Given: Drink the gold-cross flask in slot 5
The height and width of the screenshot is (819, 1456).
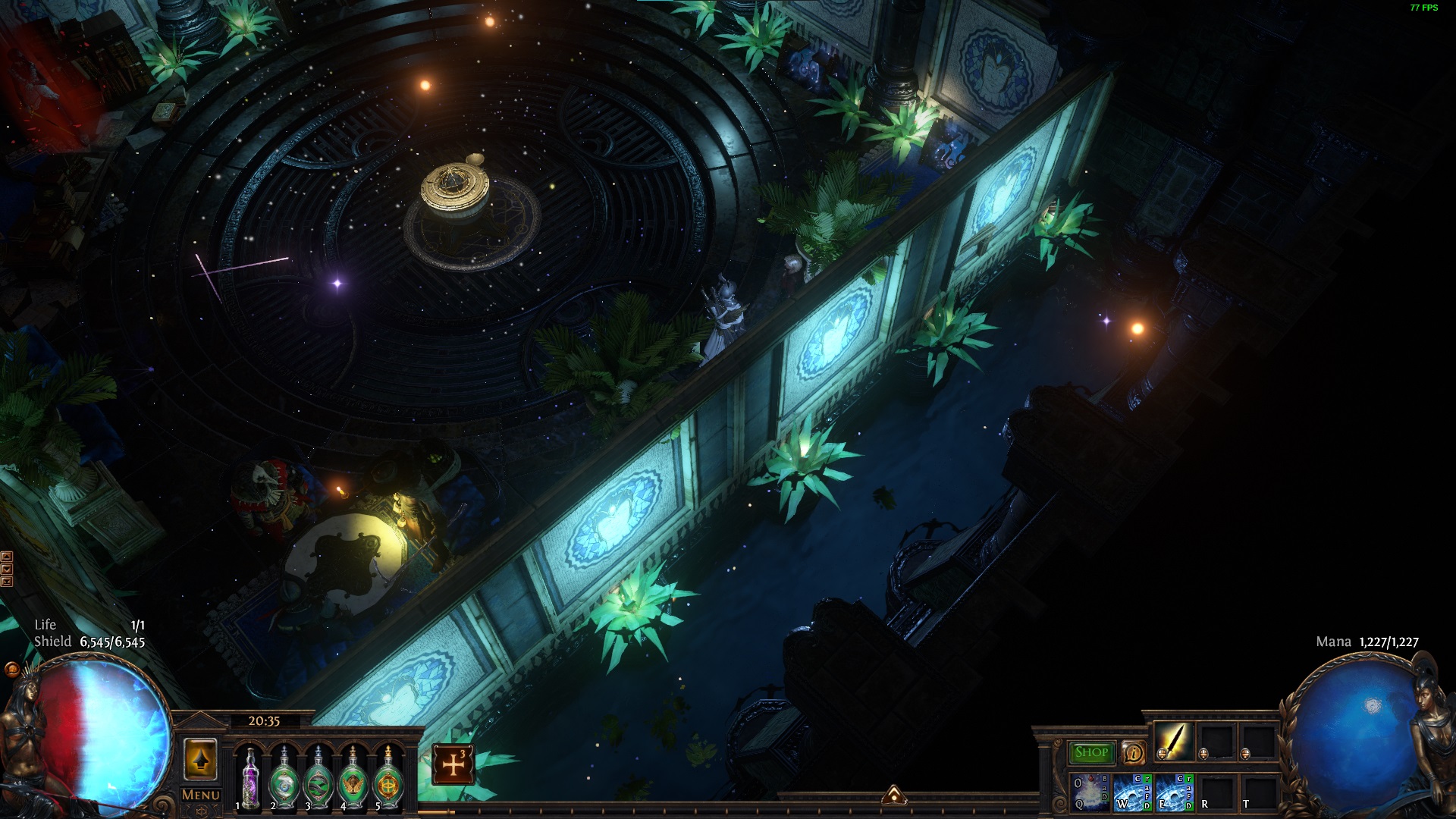Looking at the screenshot, I should [388, 779].
